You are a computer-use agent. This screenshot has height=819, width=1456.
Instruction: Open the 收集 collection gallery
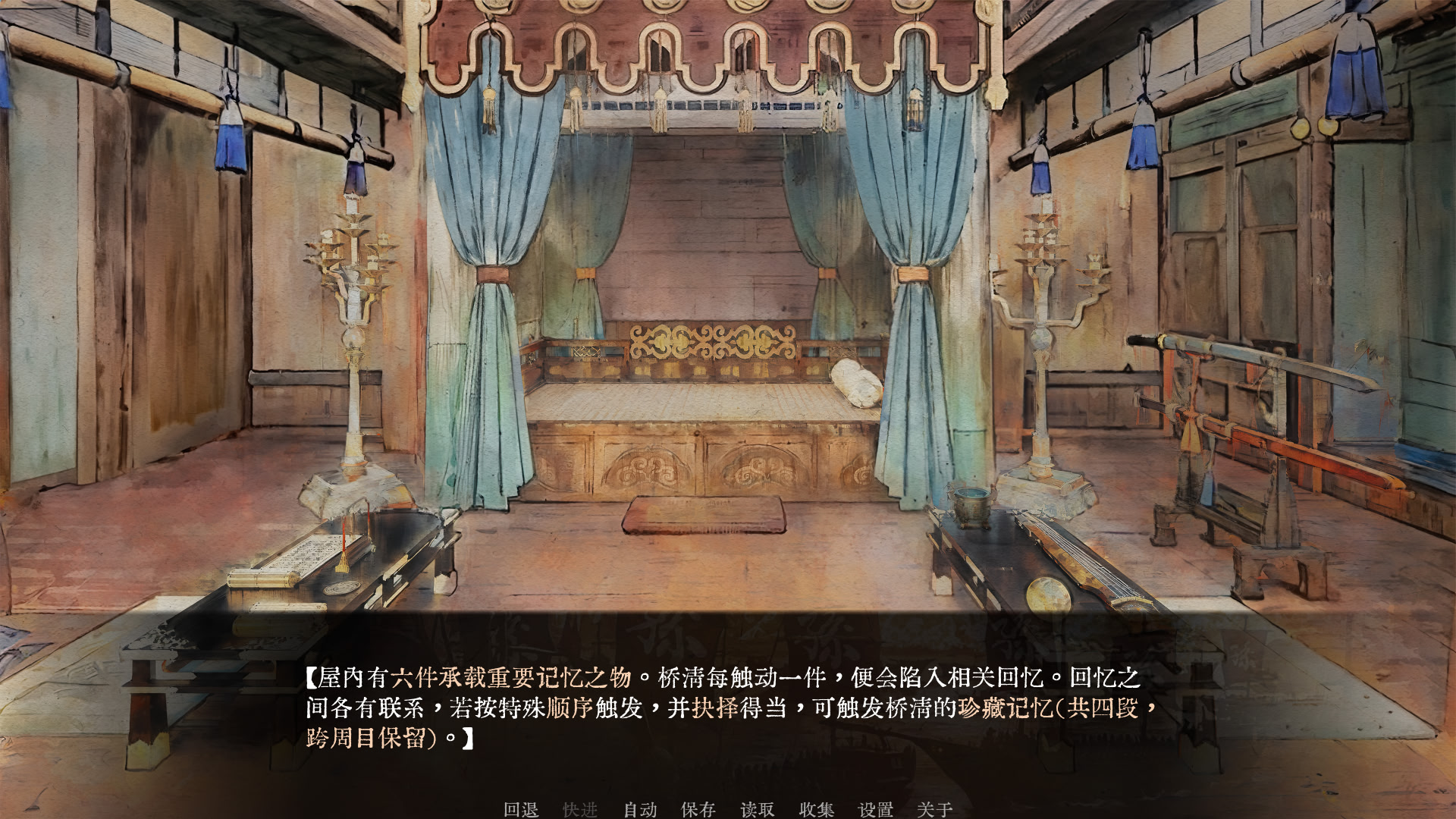[817, 810]
